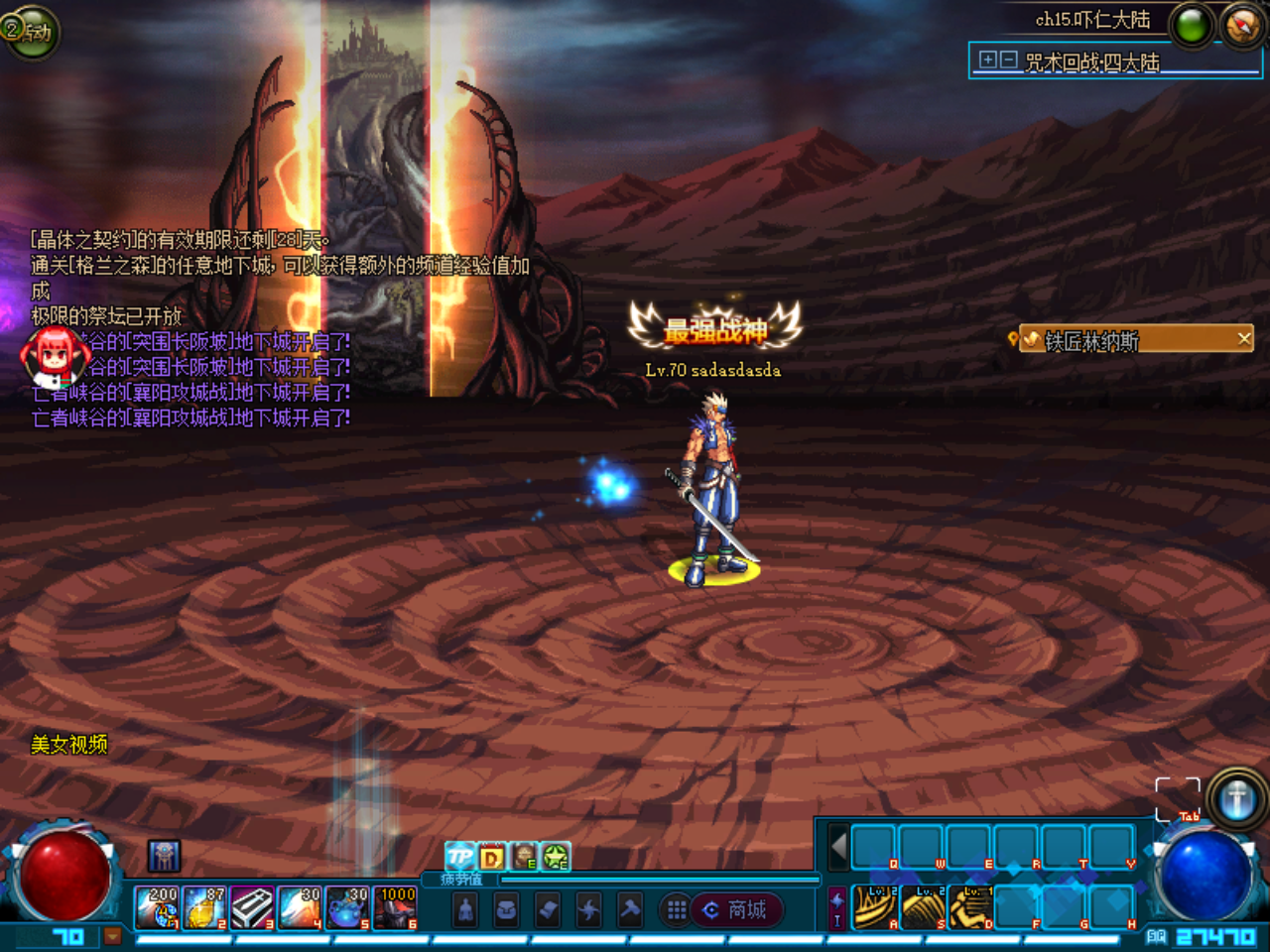Open the 活动 activity menu at top-left
1270x952 pixels.
[x=33, y=35]
